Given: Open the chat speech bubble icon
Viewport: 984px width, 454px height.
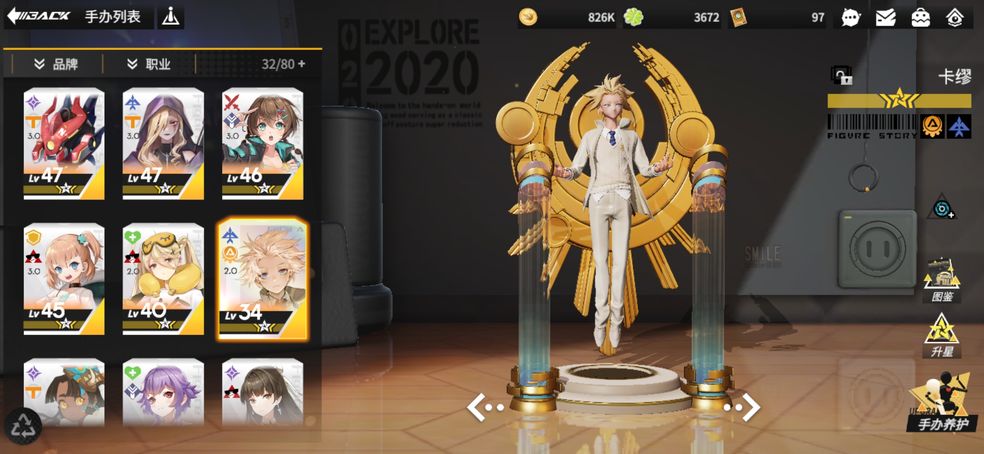Looking at the screenshot, I should point(851,17).
